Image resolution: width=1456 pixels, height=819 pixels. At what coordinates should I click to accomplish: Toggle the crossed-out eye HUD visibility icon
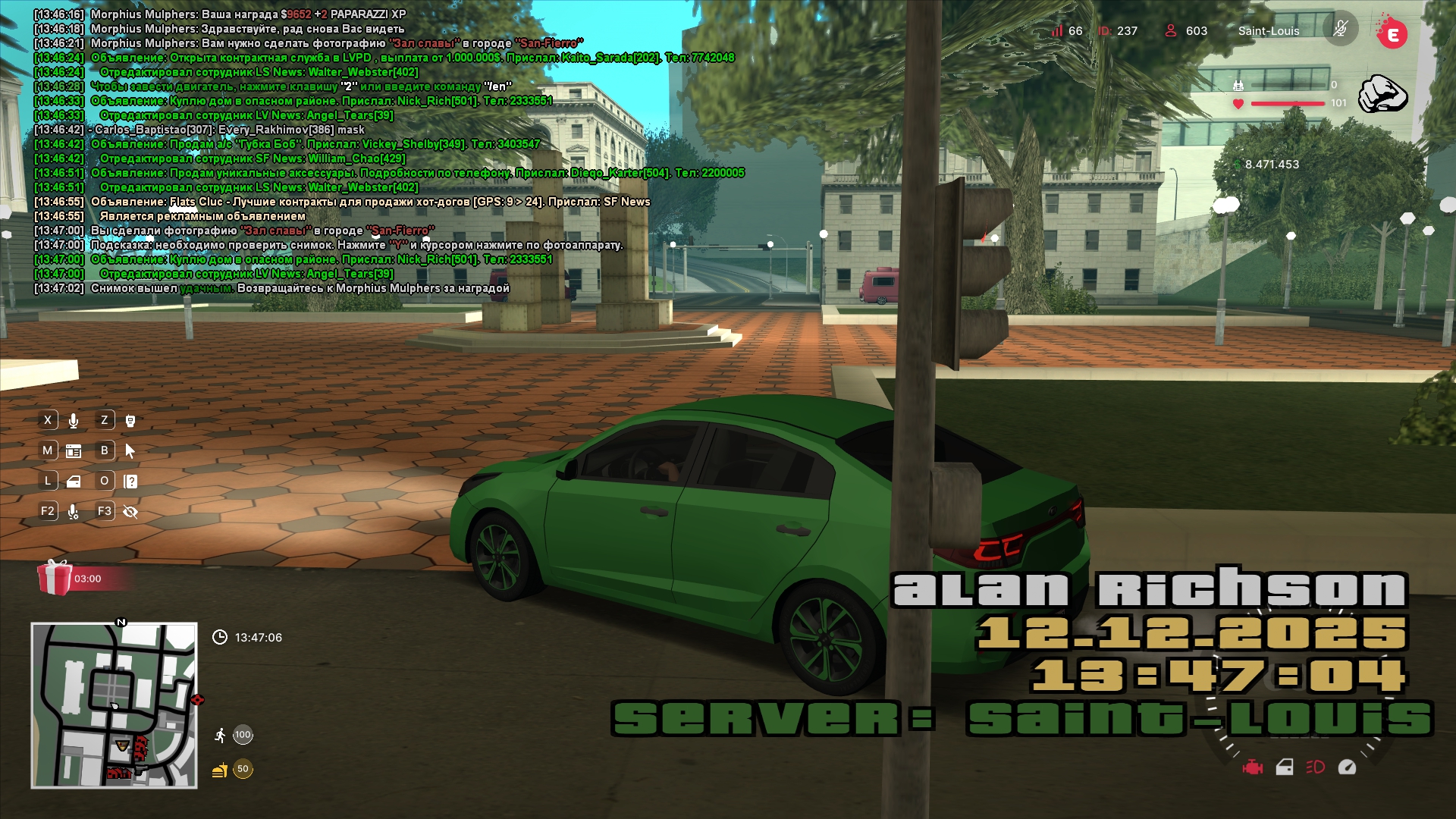[130, 512]
